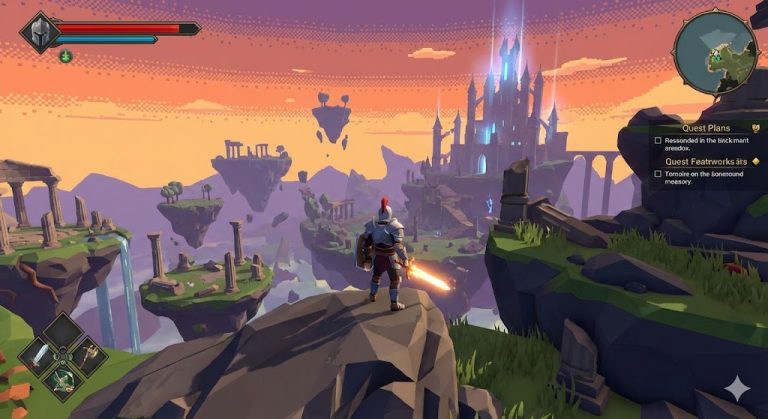This screenshot has height=419, width=768.
Task: Choose the golden axe slot
Action: pos(89,355)
